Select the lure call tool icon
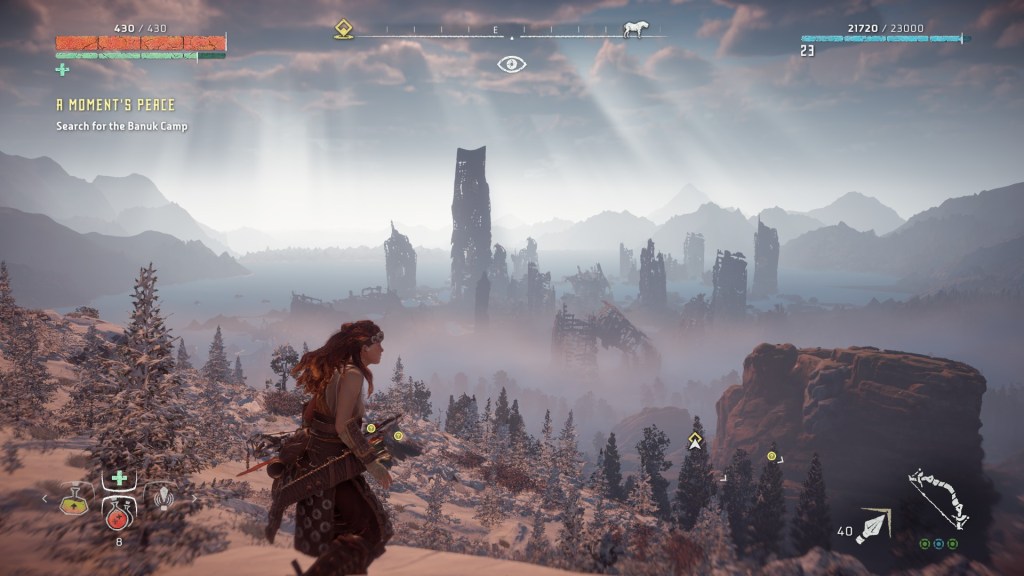This screenshot has height=576, width=1024. (x=160, y=497)
